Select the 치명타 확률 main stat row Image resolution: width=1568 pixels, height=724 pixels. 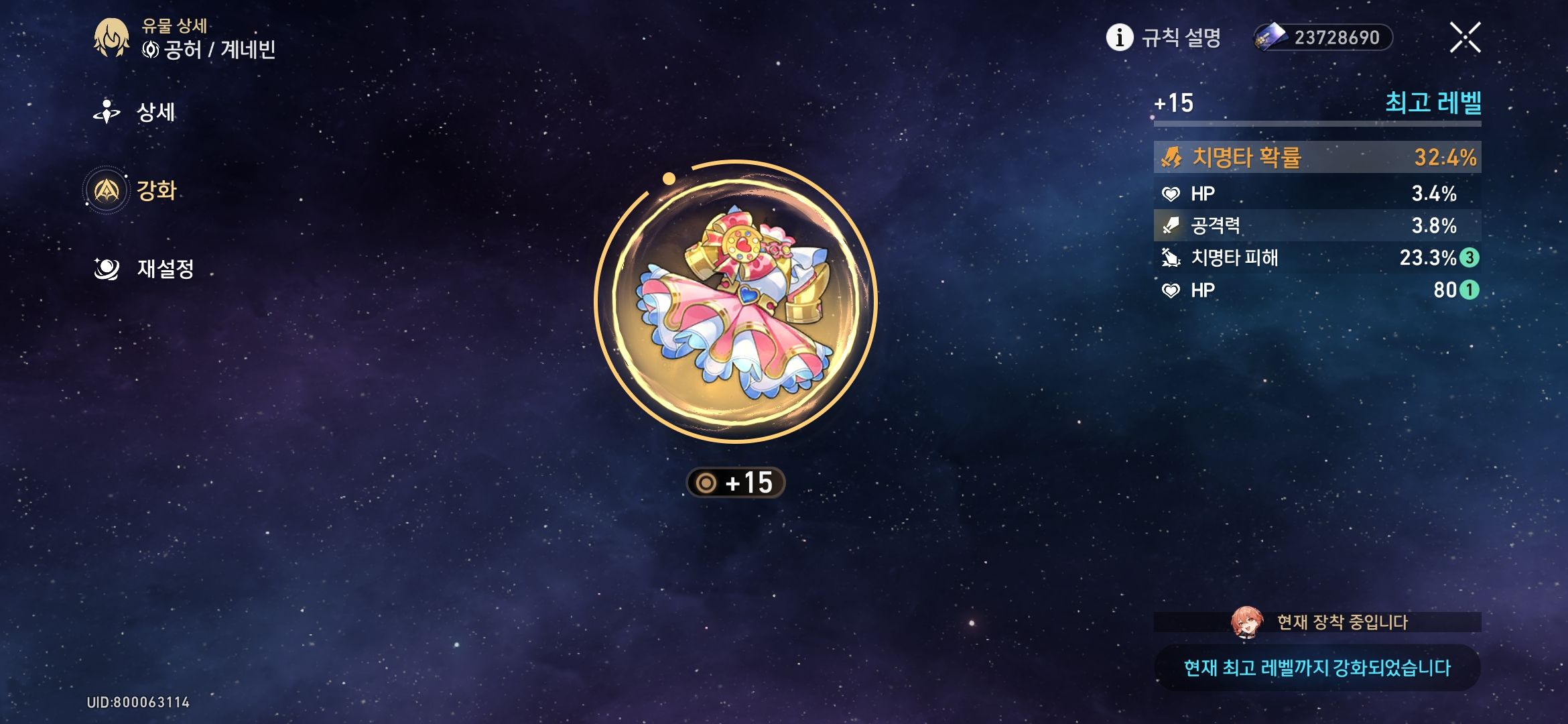[1317, 158]
